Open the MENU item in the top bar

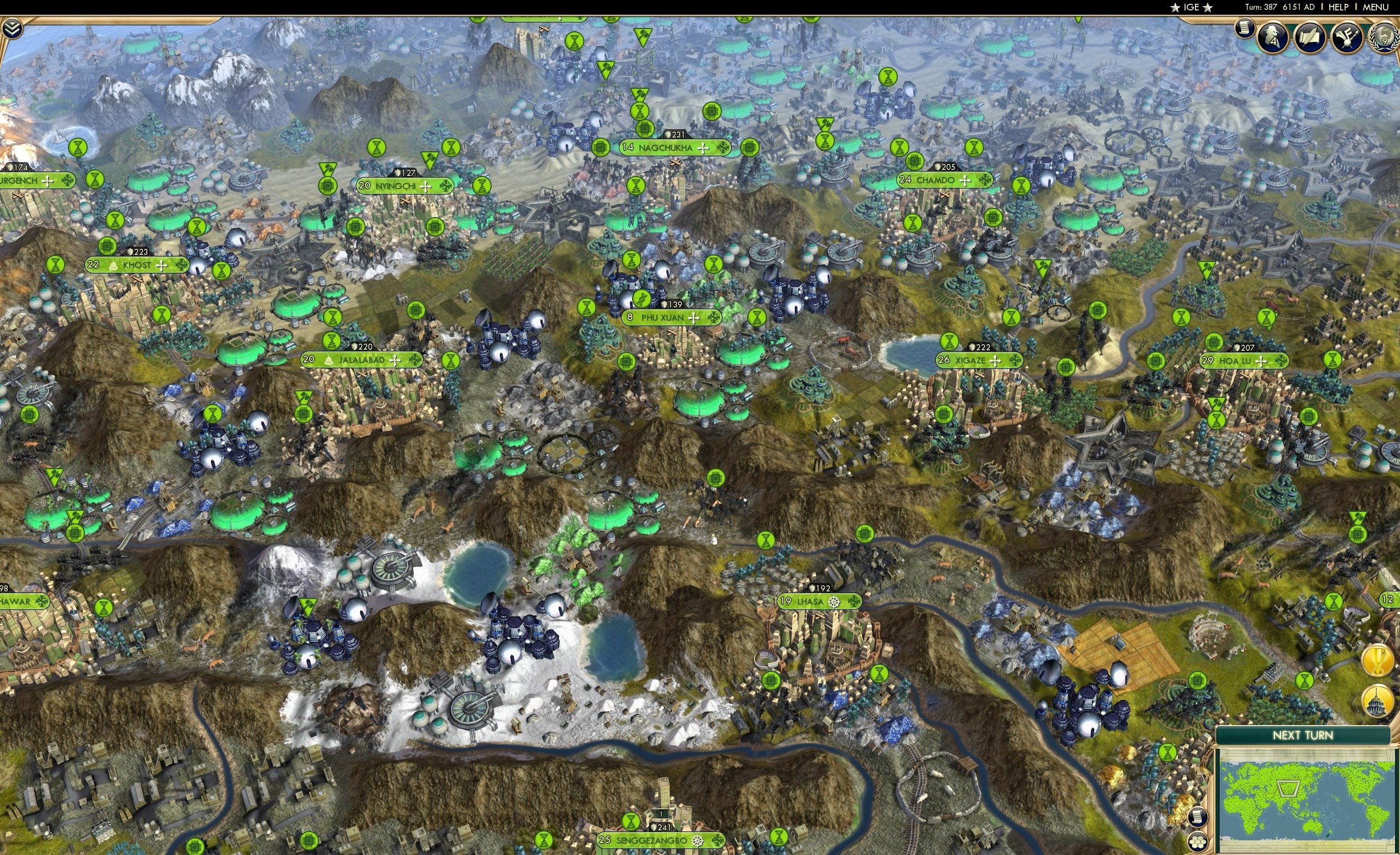pos(1375,7)
